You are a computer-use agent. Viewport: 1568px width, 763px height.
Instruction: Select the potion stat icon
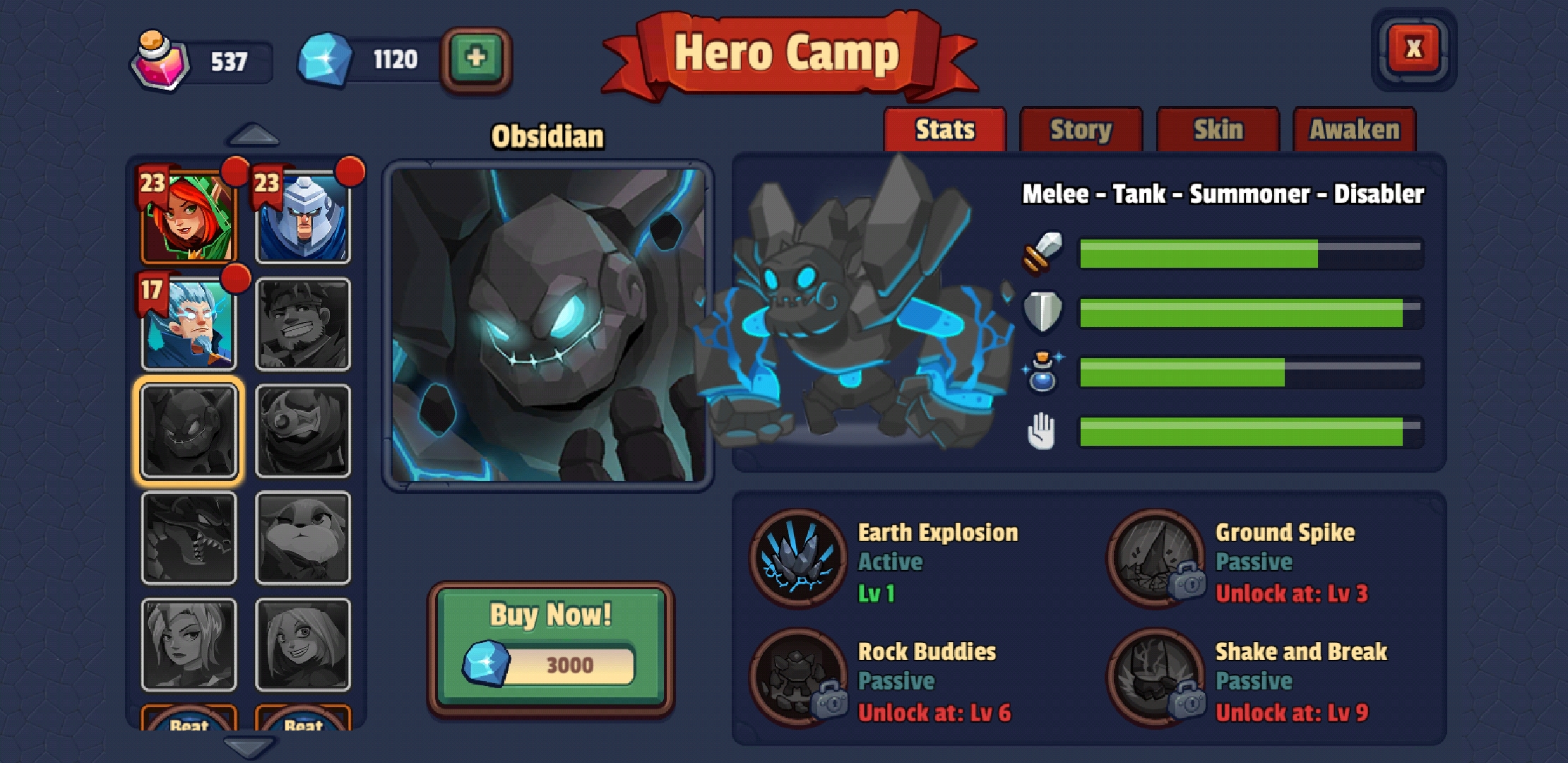[1043, 369]
